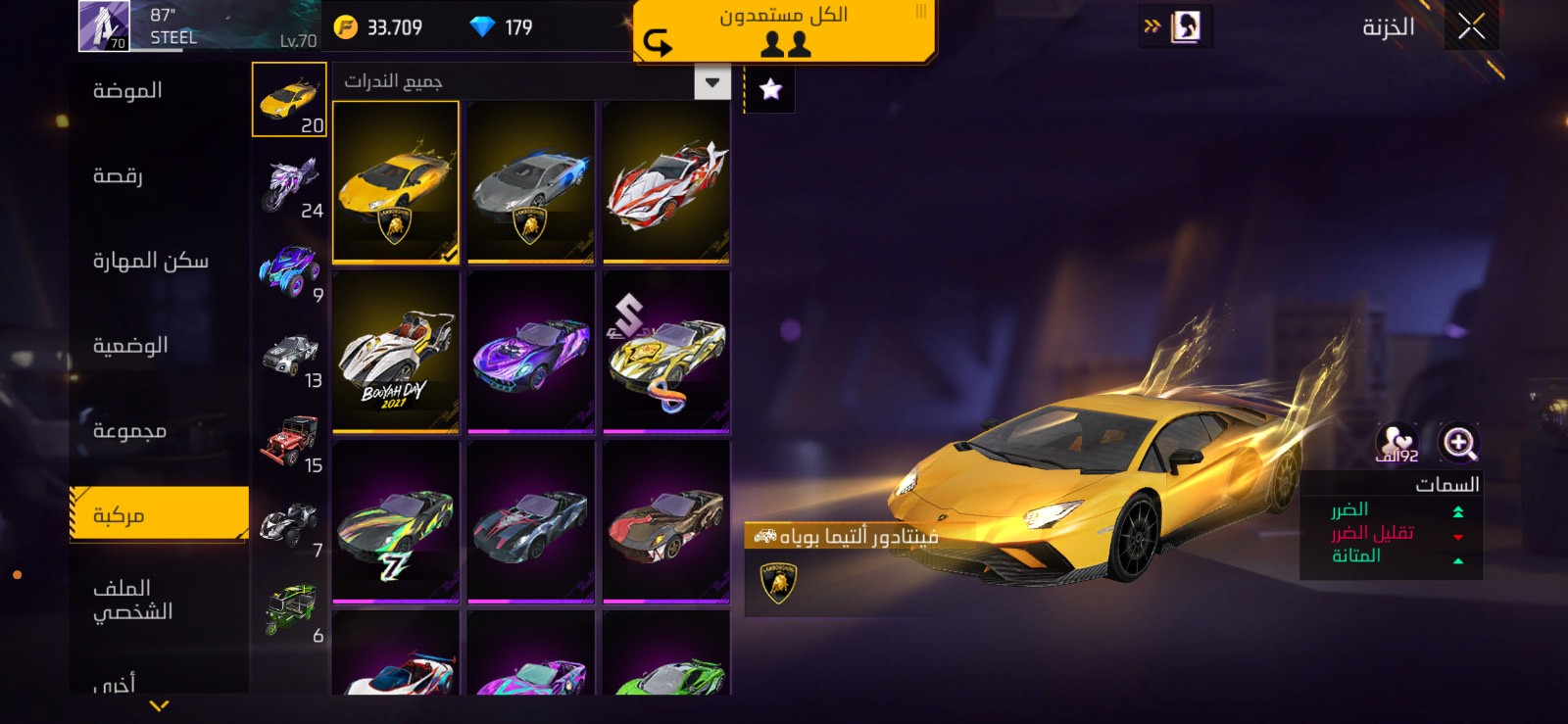Close the vault screen with the X
Image resolution: width=1568 pixels, height=724 pixels.
point(1470,26)
